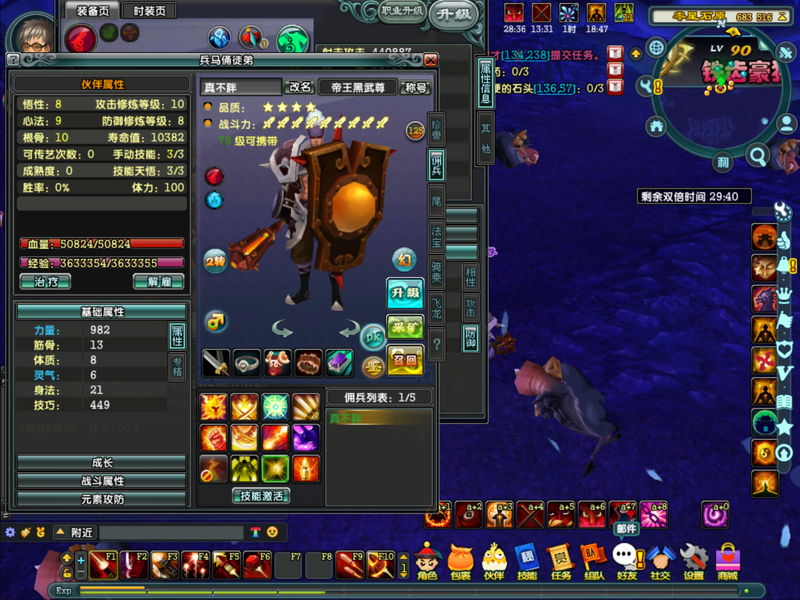Screen dimensions: 800x600
Task: Select the 法宝 side tab
Action: tap(437, 235)
